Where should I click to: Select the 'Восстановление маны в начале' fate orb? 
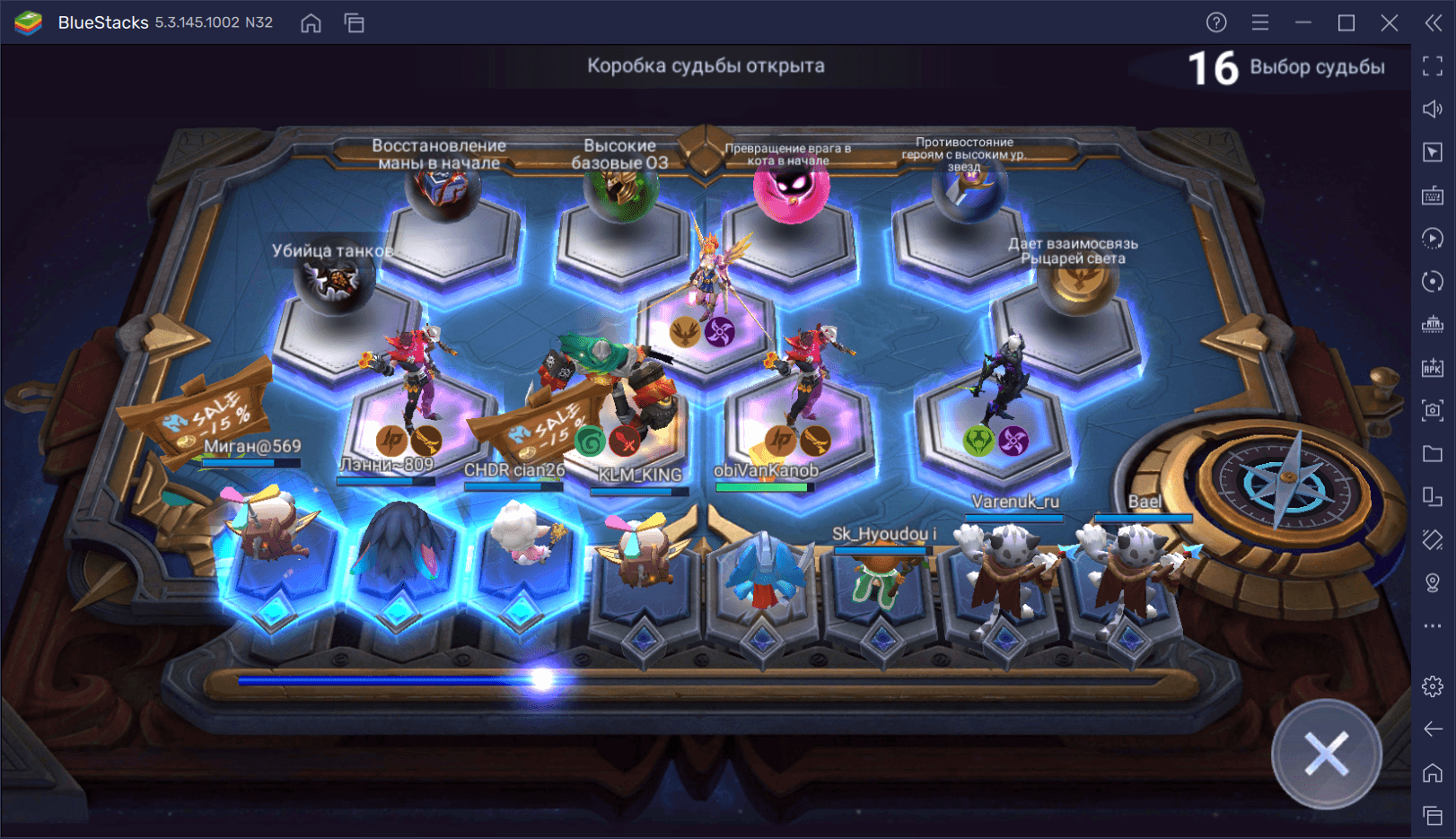442,193
